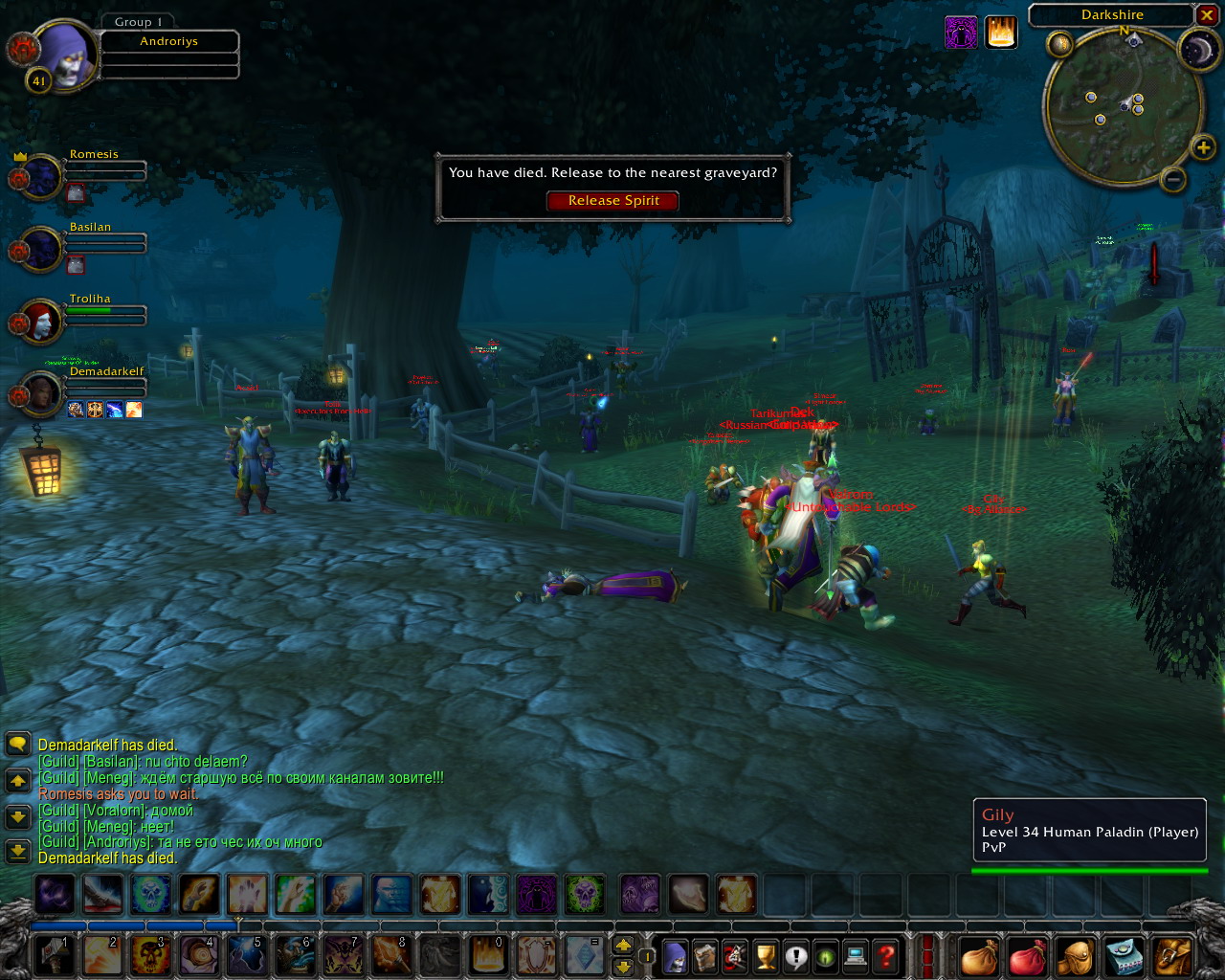Use the hammer ability in slot 1
Image resolution: width=1225 pixels, height=980 pixels.
point(54,956)
